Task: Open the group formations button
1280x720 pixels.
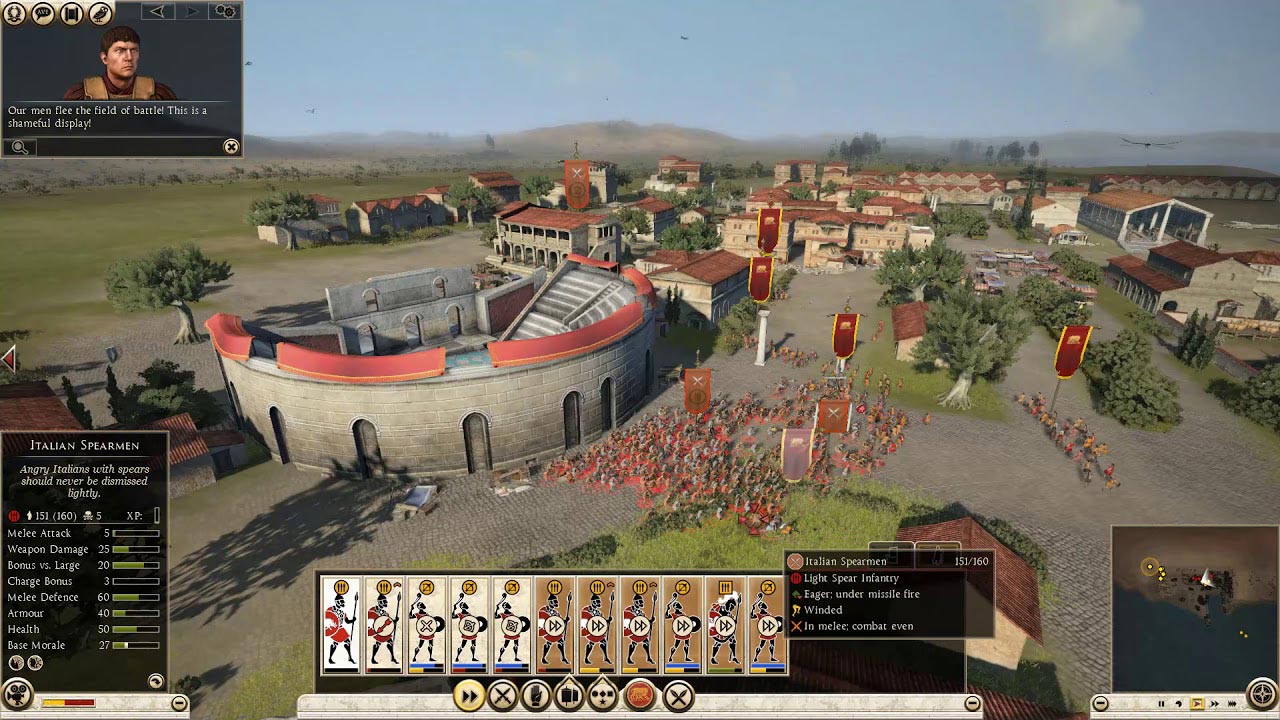Action: [604, 695]
